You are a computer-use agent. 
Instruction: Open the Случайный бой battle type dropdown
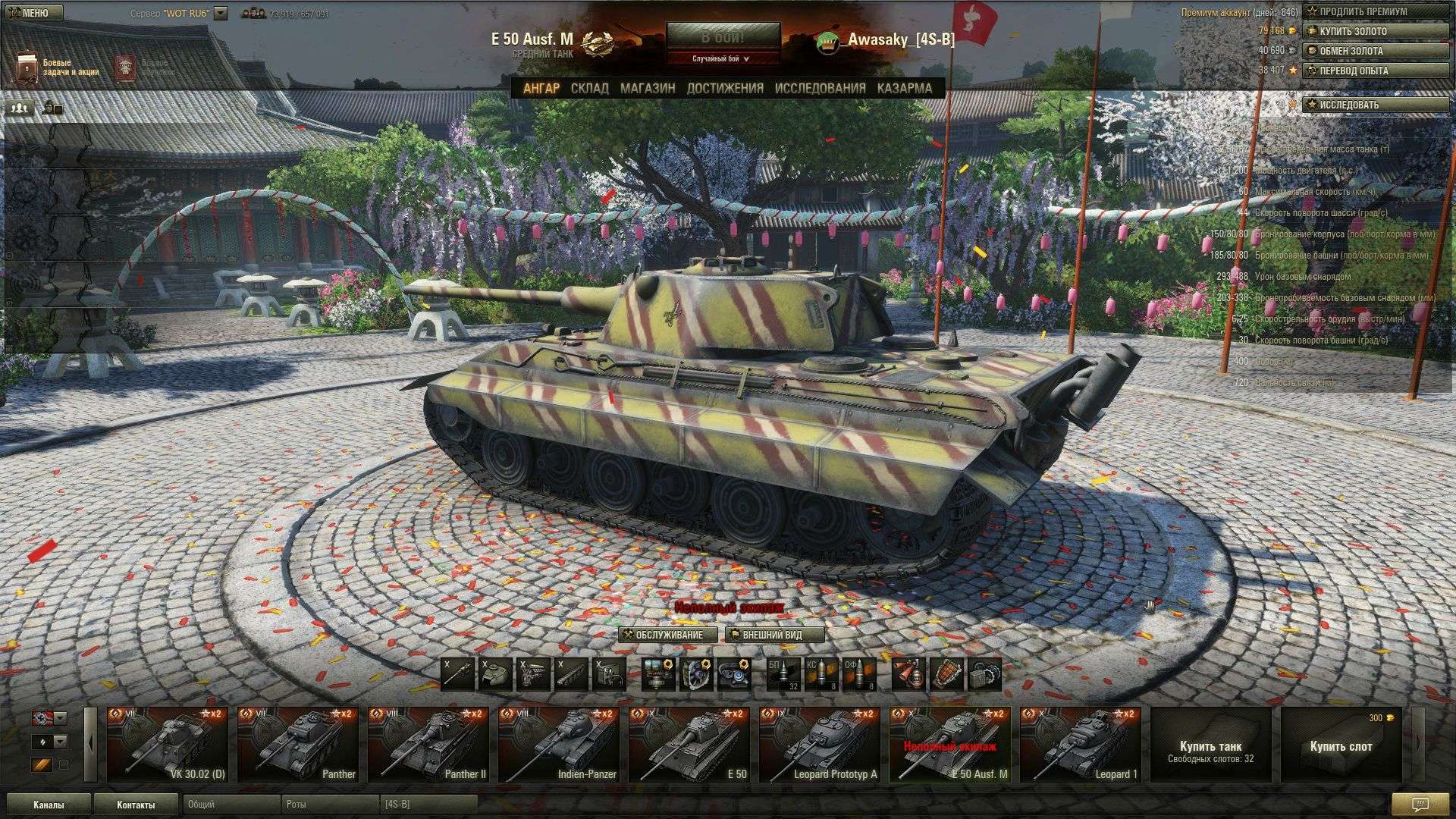pyautogui.click(x=723, y=58)
